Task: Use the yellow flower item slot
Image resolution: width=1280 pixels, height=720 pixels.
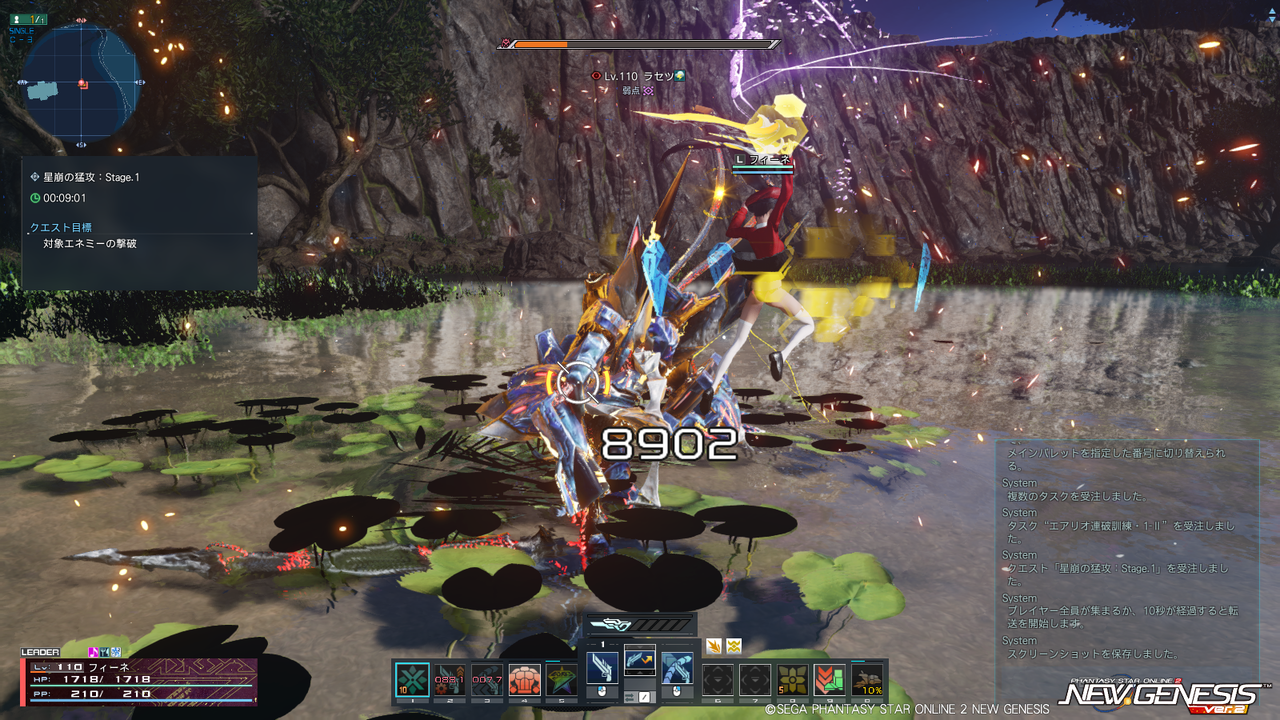Action: 792,680
